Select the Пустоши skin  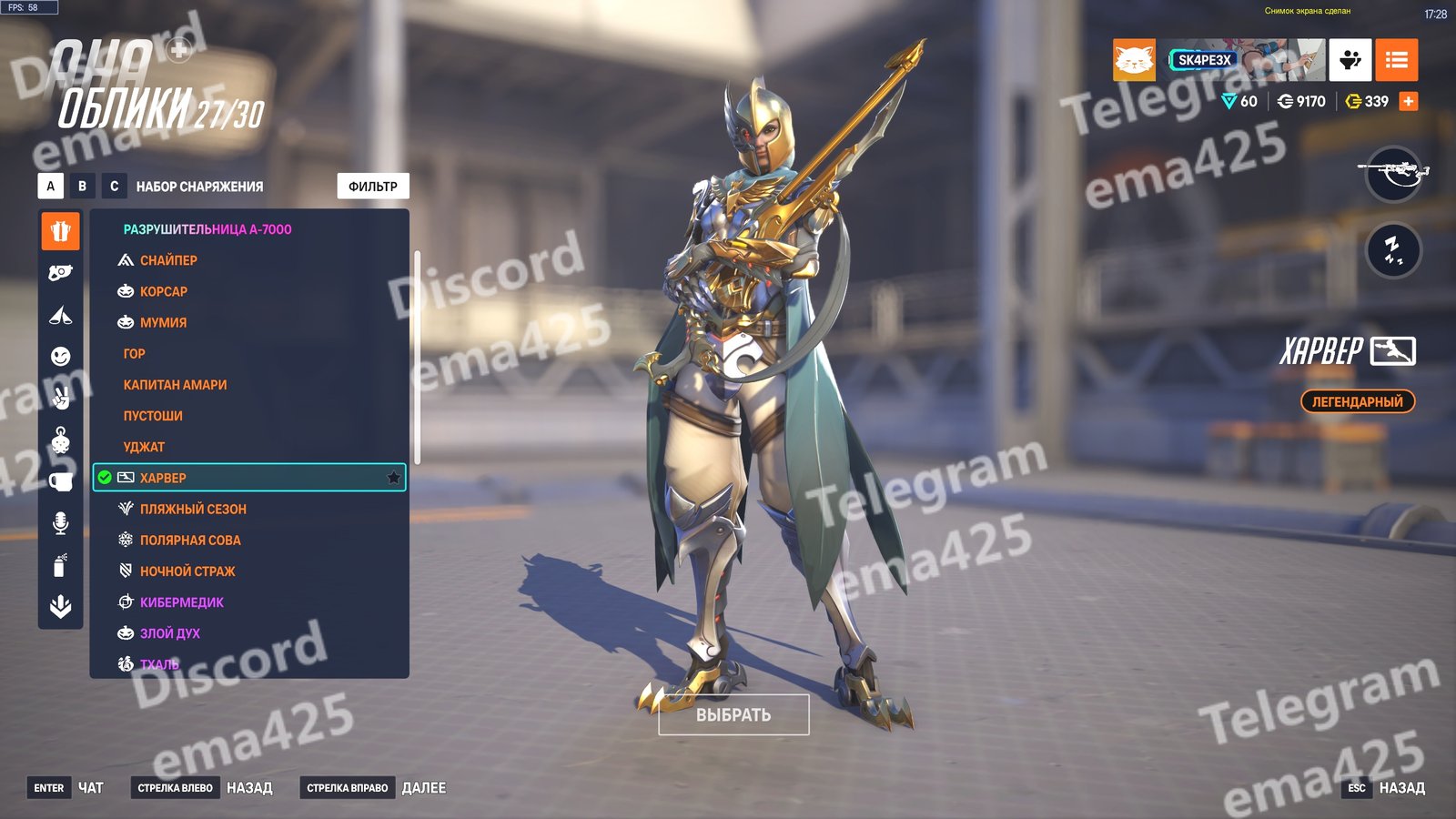click(x=153, y=416)
